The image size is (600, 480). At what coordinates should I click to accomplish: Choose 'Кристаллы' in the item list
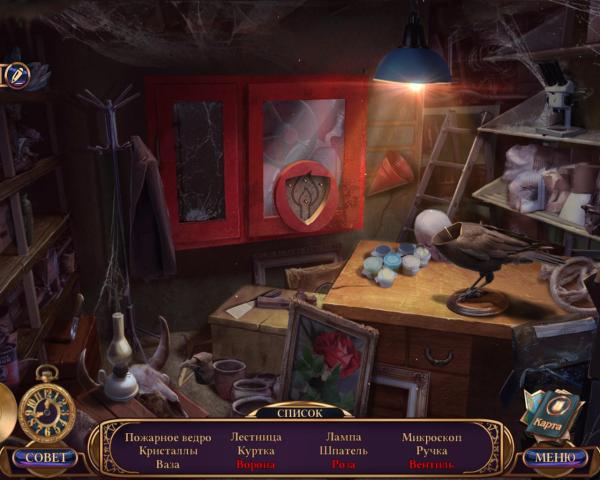coord(168,451)
